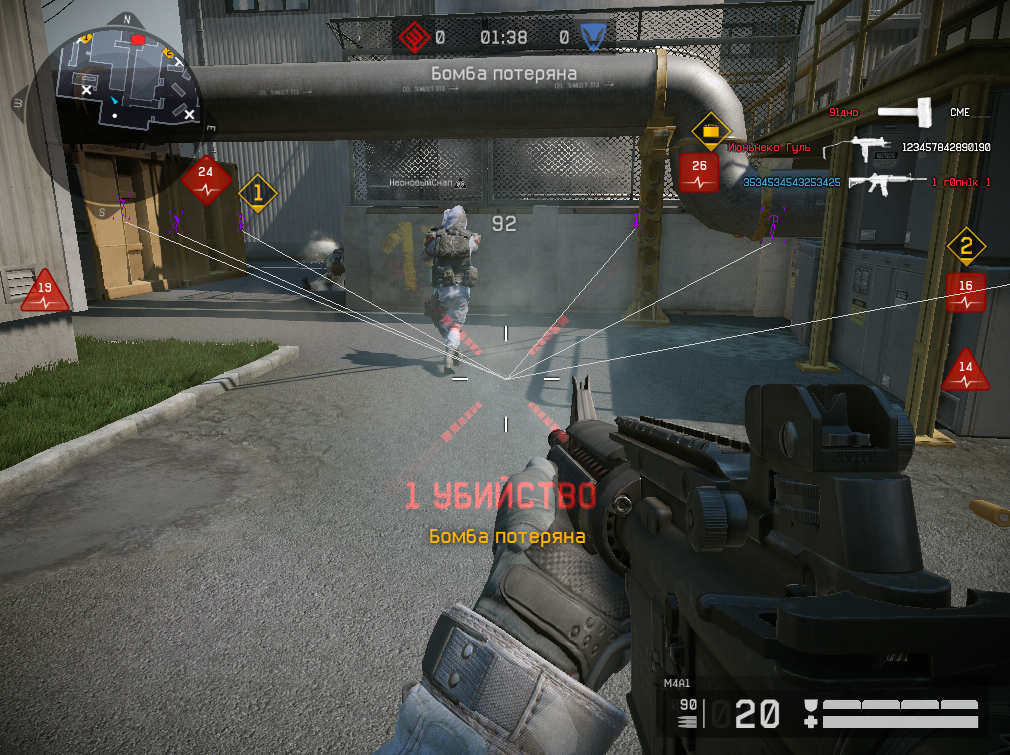Select the red triangle marker showing 19
This screenshot has width=1010, height=755.
pyautogui.click(x=45, y=291)
